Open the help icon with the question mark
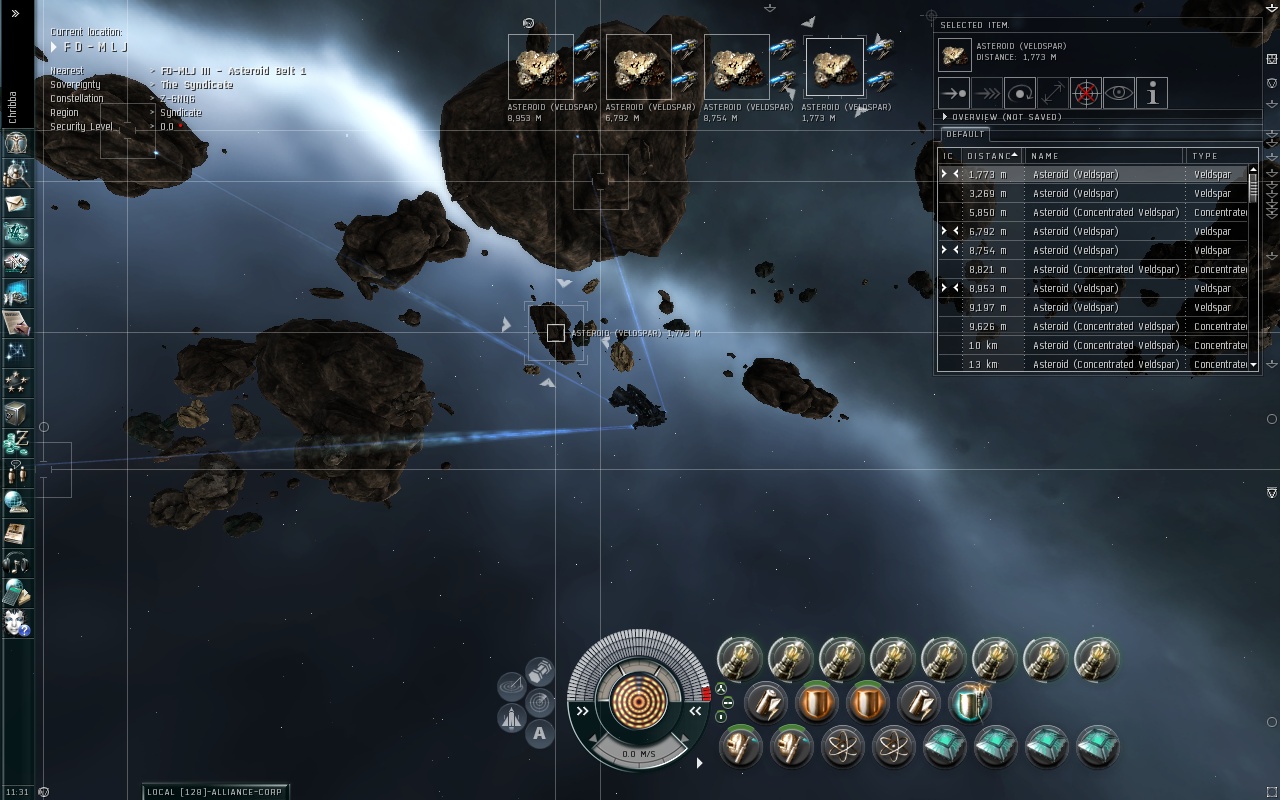This screenshot has width=1280, height=800. click(16, 623)
